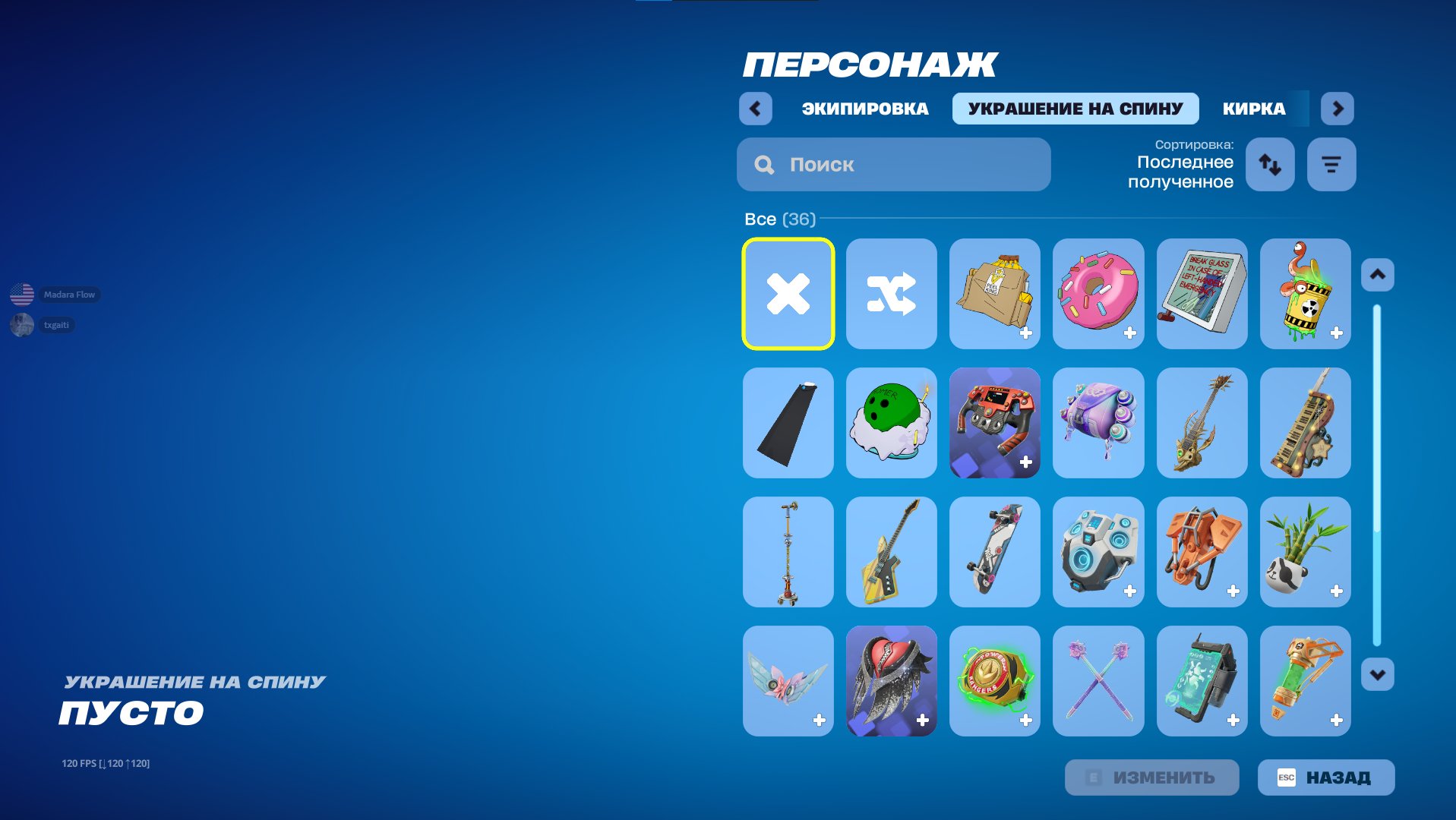Select the black cape back bling
The width and height of the screenshot is (1456, 820).
pyautogui.click(x=788, y=423)
